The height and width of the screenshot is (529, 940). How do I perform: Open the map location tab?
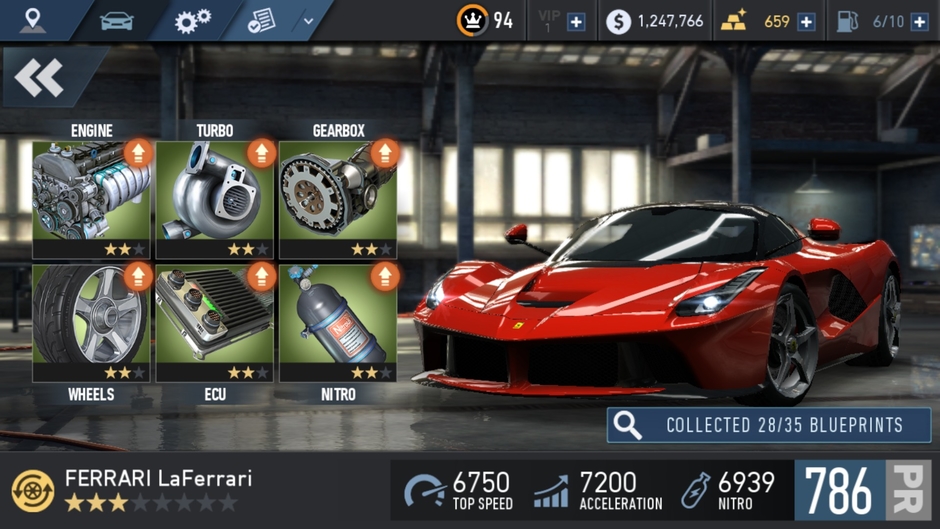pos(33,20)
